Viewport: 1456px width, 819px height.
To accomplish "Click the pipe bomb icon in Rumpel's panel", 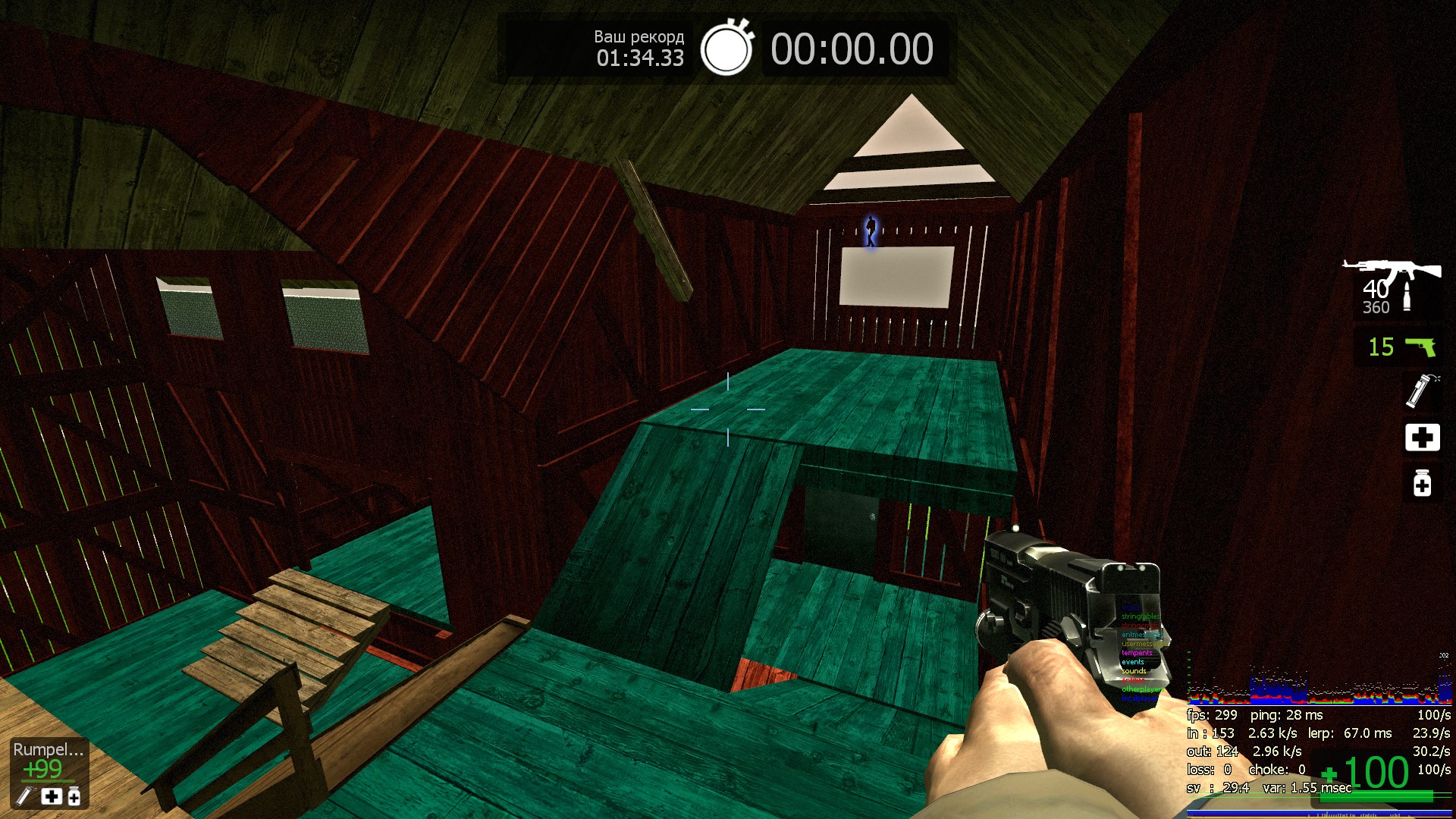I will [27, 795].
